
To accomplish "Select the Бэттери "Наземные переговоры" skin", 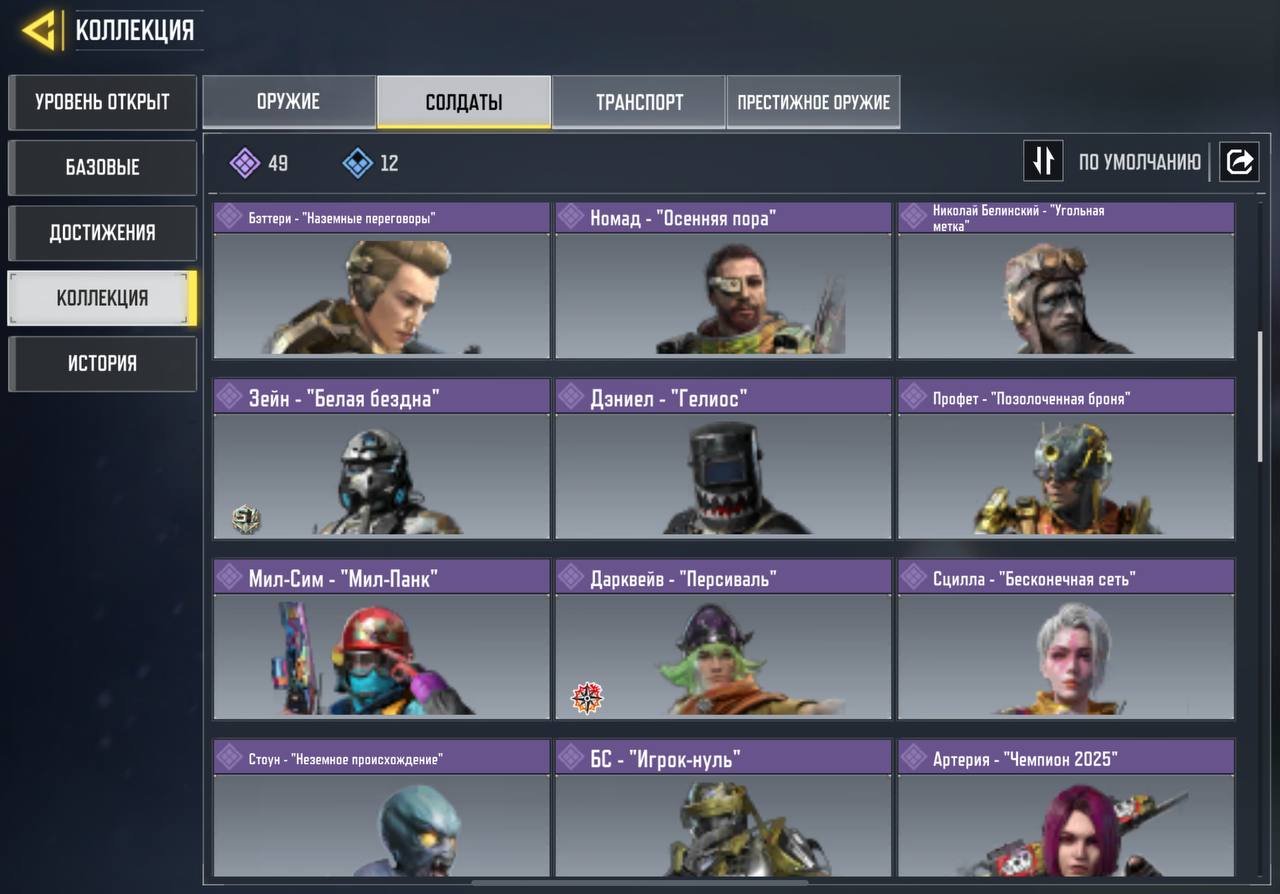I will point(381,281).
